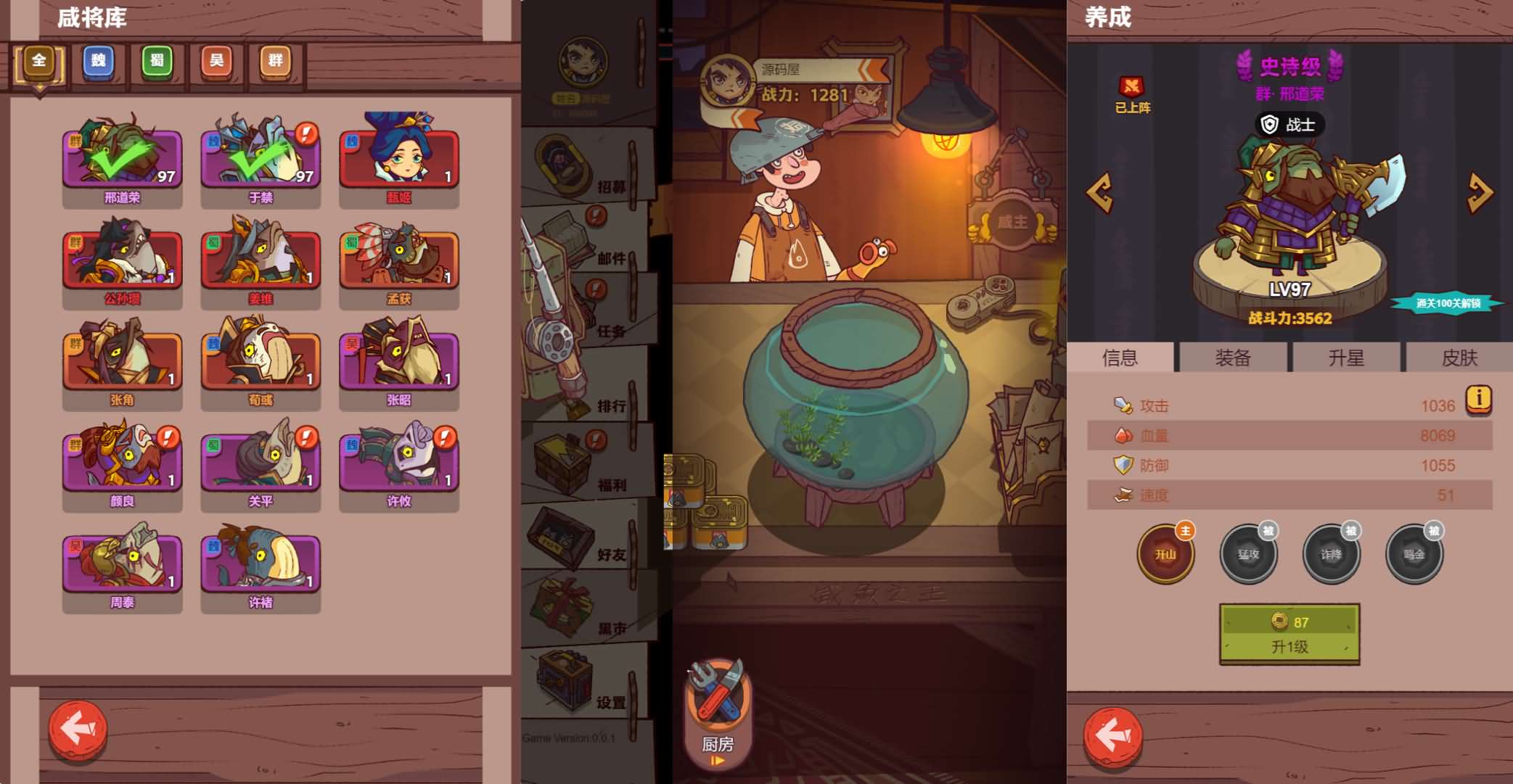The image size is (1513, 784).
Task: Select the 开山 main skill icon
Action: pos(1165,555)
